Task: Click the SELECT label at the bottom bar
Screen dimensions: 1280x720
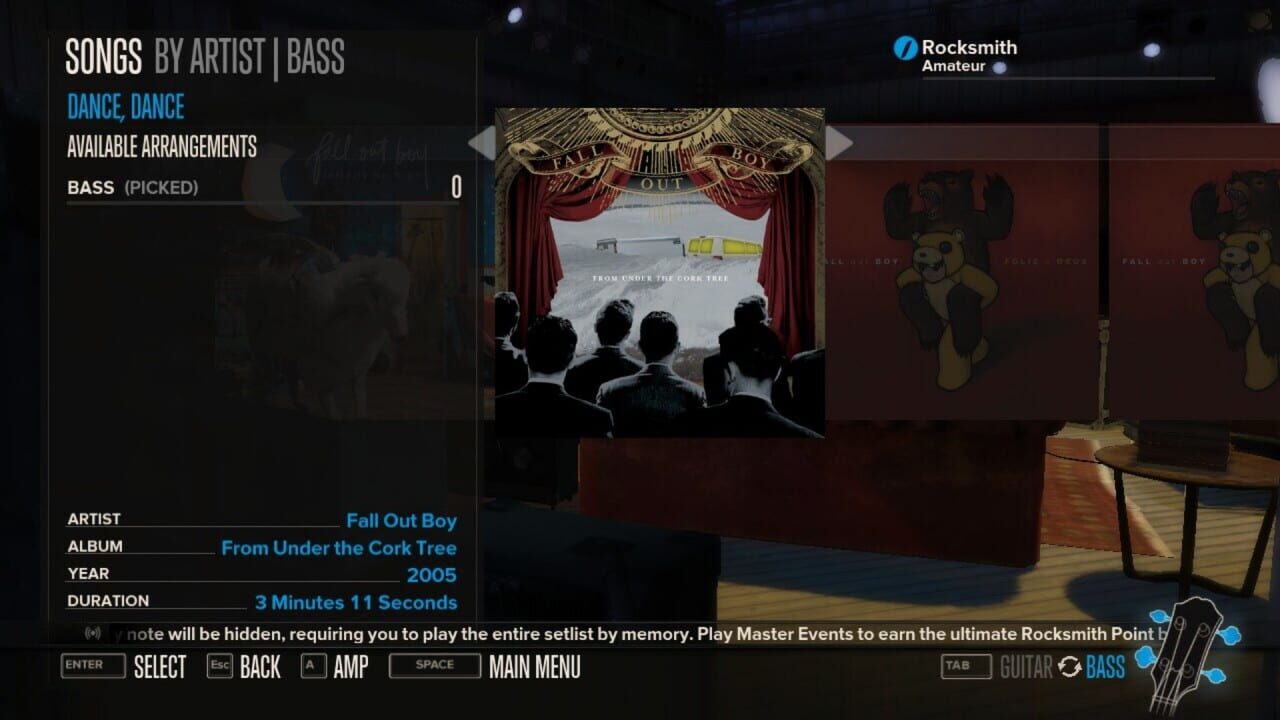Action: point(160,666)
